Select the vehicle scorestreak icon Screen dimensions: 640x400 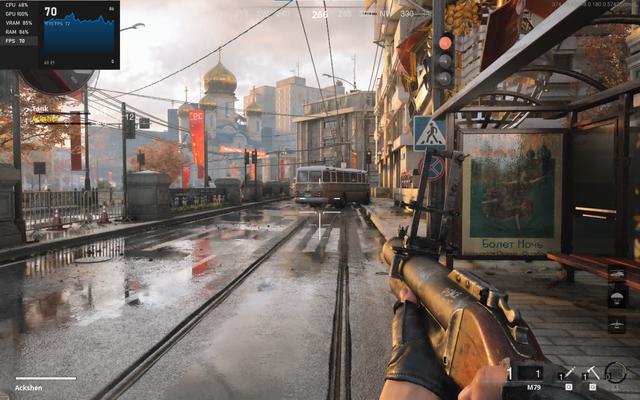[617, 275]
